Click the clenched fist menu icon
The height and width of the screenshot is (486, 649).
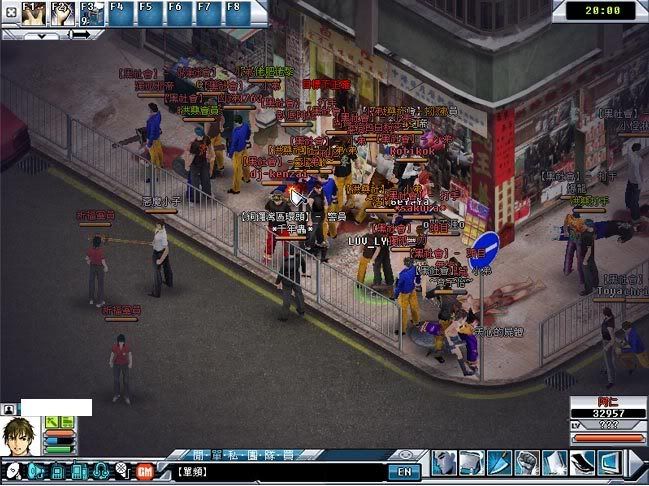526,462
